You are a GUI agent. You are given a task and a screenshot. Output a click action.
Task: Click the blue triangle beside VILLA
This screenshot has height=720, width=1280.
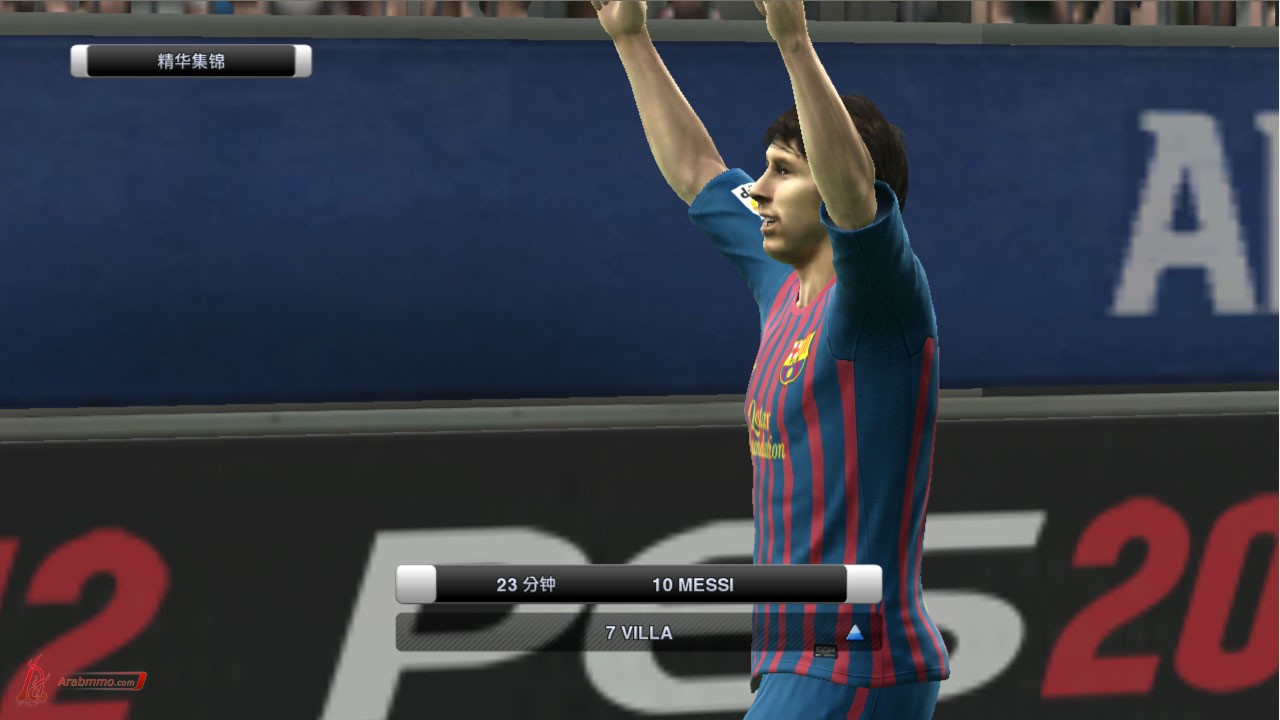coord(854,632)
